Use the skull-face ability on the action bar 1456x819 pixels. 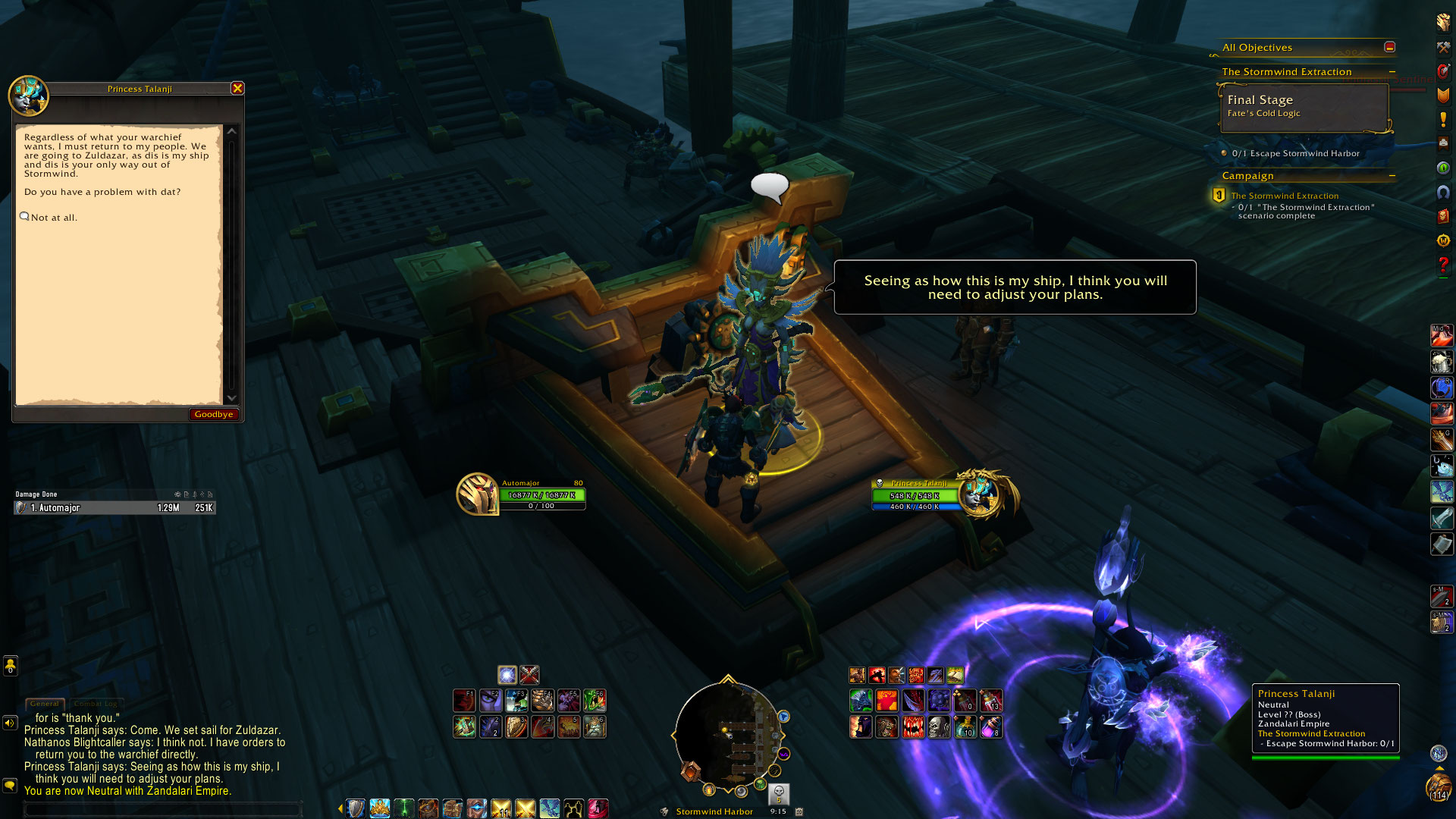point(939,727)
